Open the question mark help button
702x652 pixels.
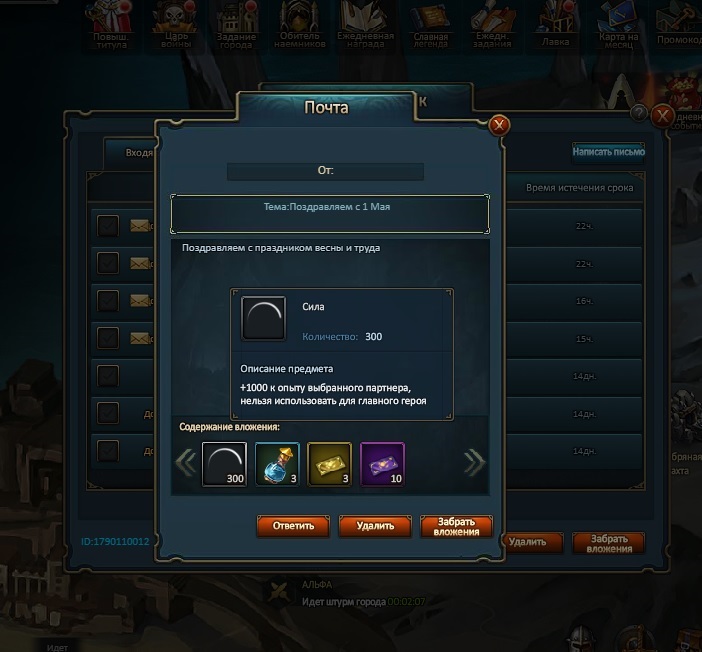pos(639,114)
